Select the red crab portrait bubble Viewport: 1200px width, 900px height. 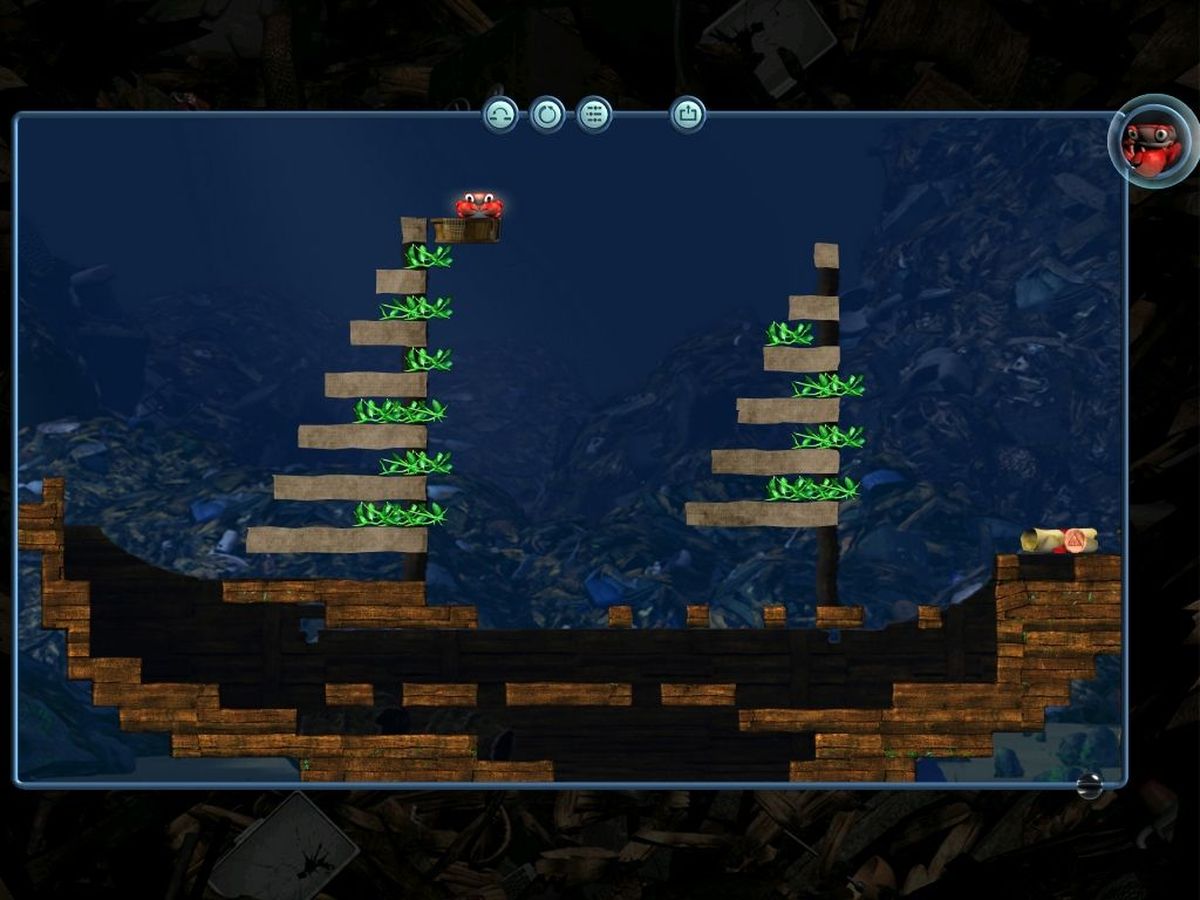pyautogui.click(x=1152, y=141)
